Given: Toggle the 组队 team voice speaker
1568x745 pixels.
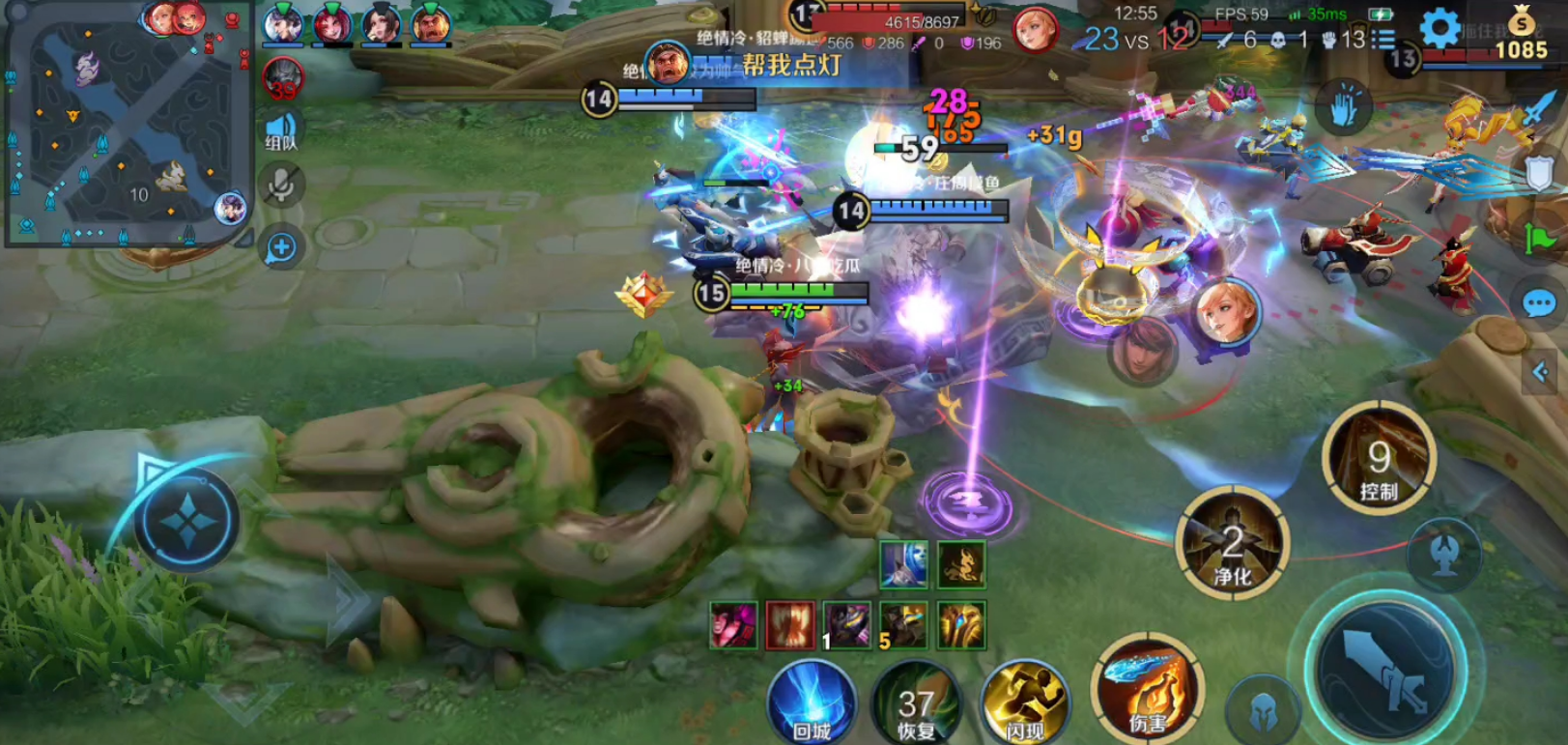Looking at the screenshot, I should 281,130.
